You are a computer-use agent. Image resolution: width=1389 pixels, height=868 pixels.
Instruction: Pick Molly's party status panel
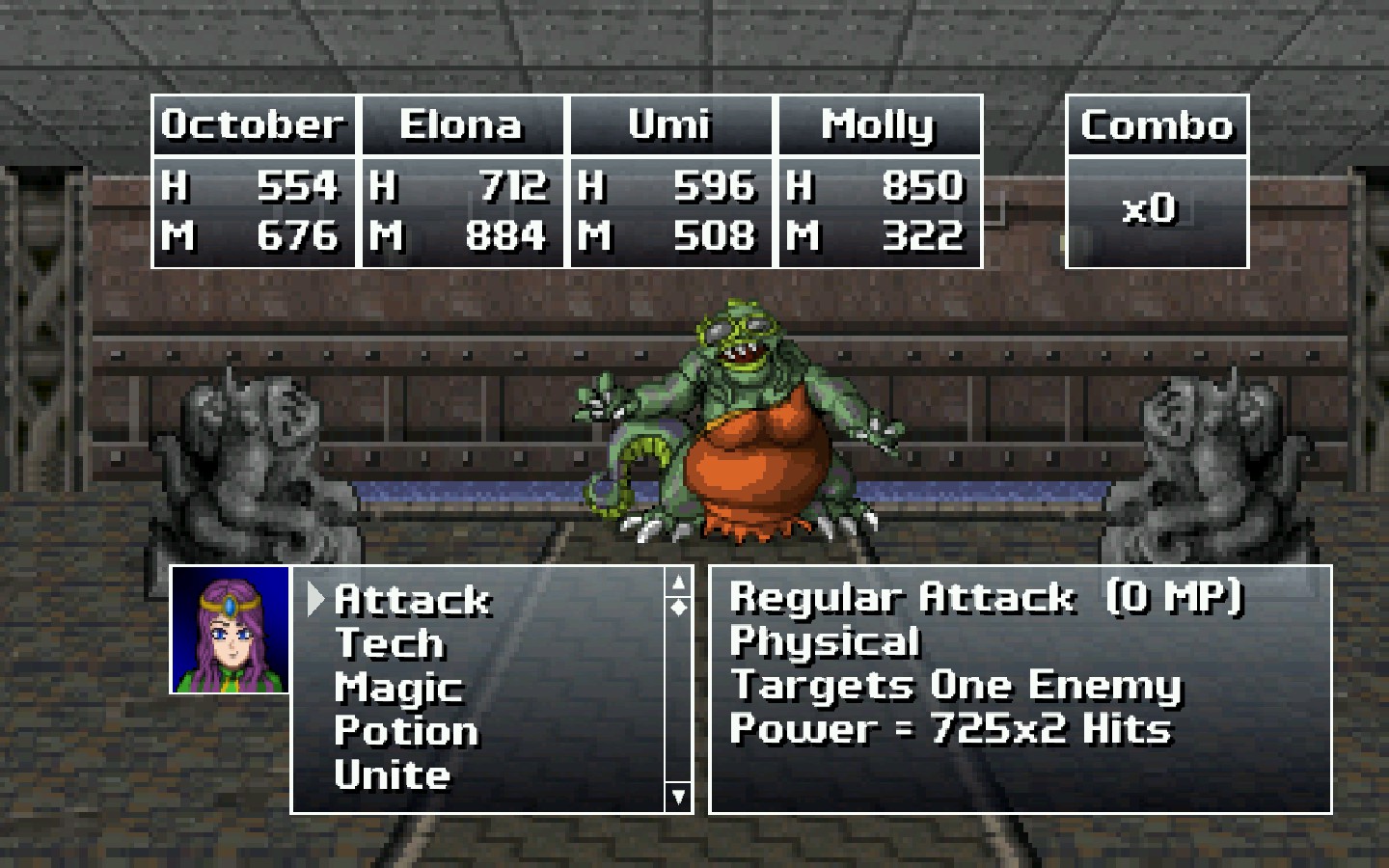pos(879,181)
